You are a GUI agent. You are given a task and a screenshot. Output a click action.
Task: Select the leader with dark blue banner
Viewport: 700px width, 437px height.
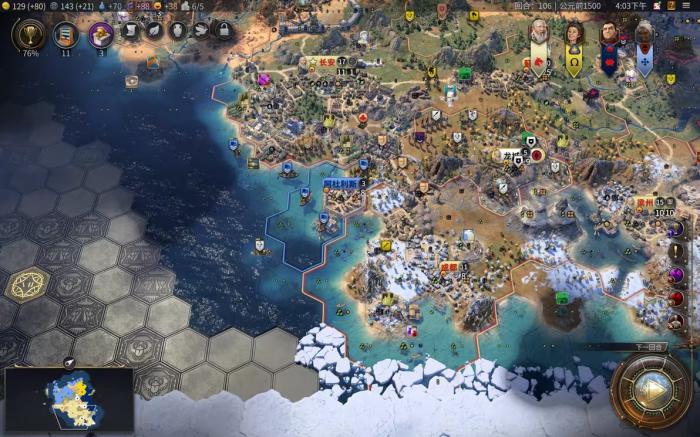pyautogui.click(x=609, y=38)
